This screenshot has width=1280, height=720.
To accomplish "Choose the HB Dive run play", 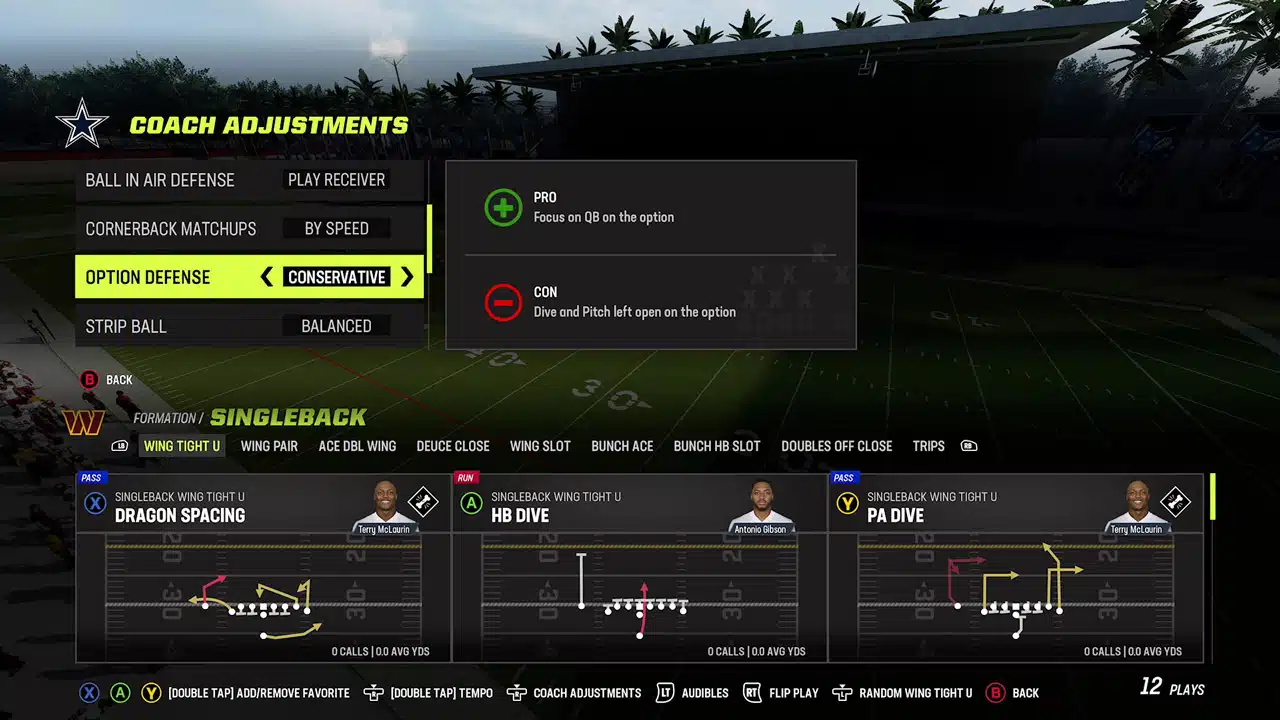I will click(x=640, y=568).
